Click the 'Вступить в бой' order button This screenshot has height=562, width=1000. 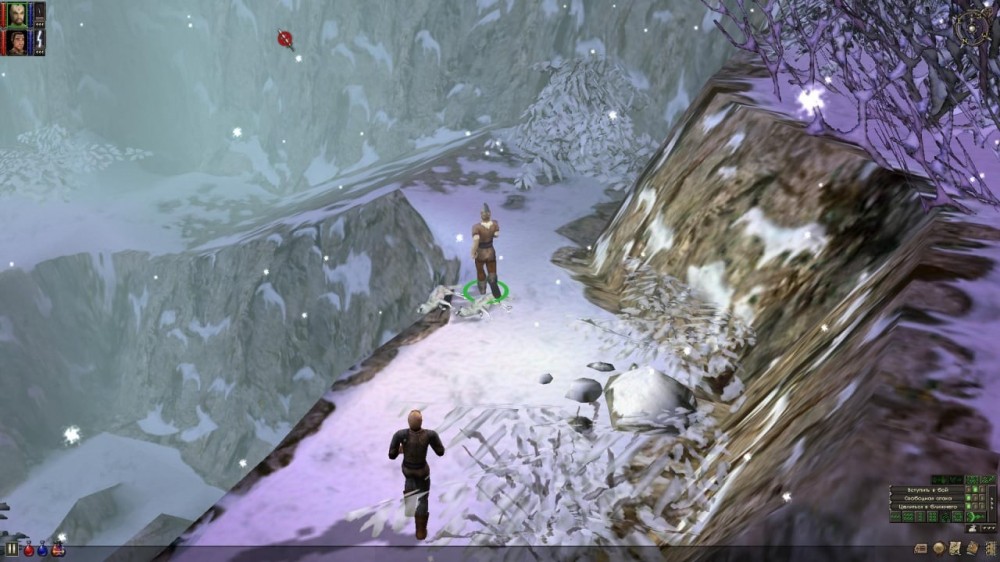927,489
